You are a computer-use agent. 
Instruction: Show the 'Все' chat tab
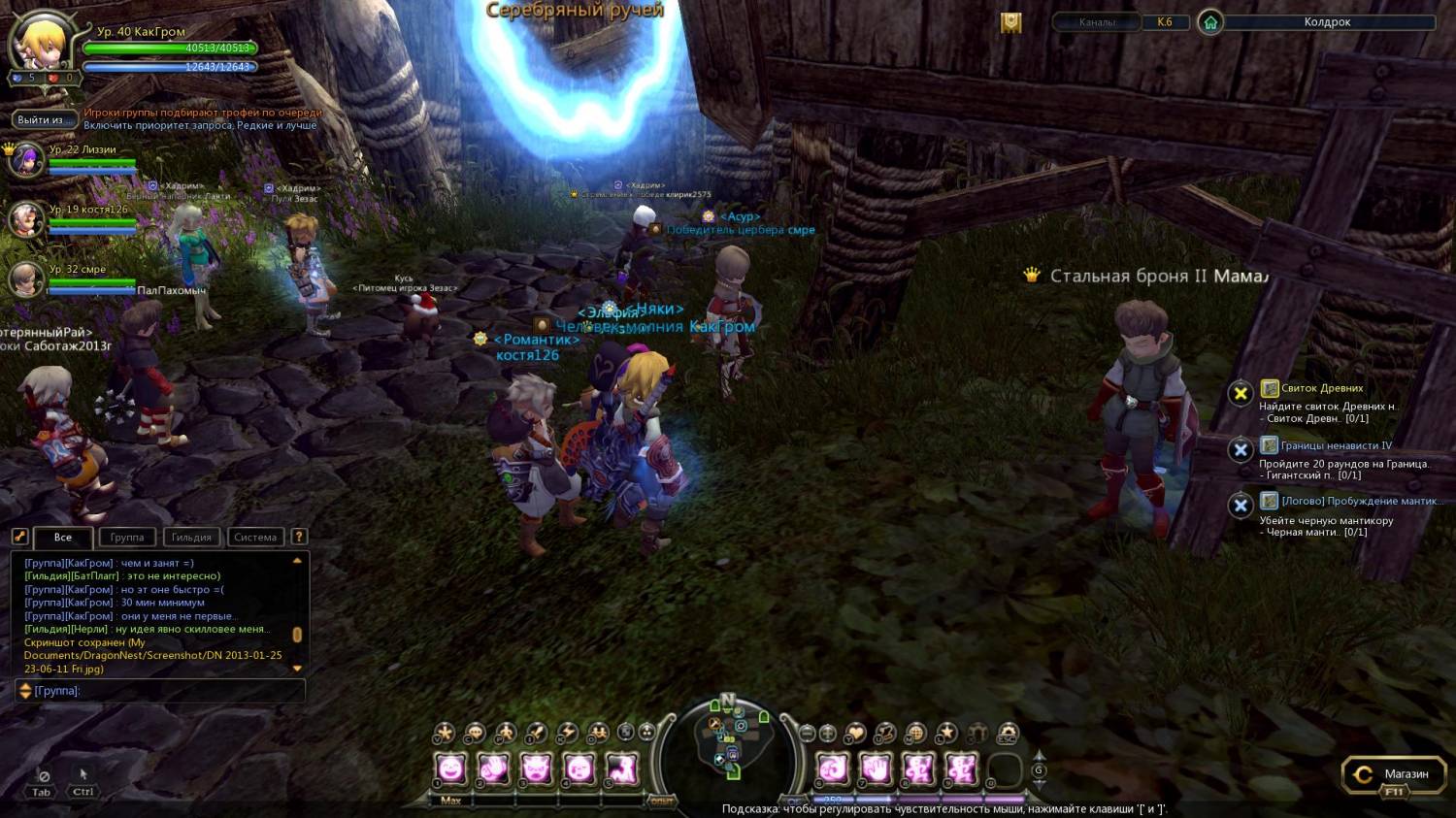click(63, 537)
